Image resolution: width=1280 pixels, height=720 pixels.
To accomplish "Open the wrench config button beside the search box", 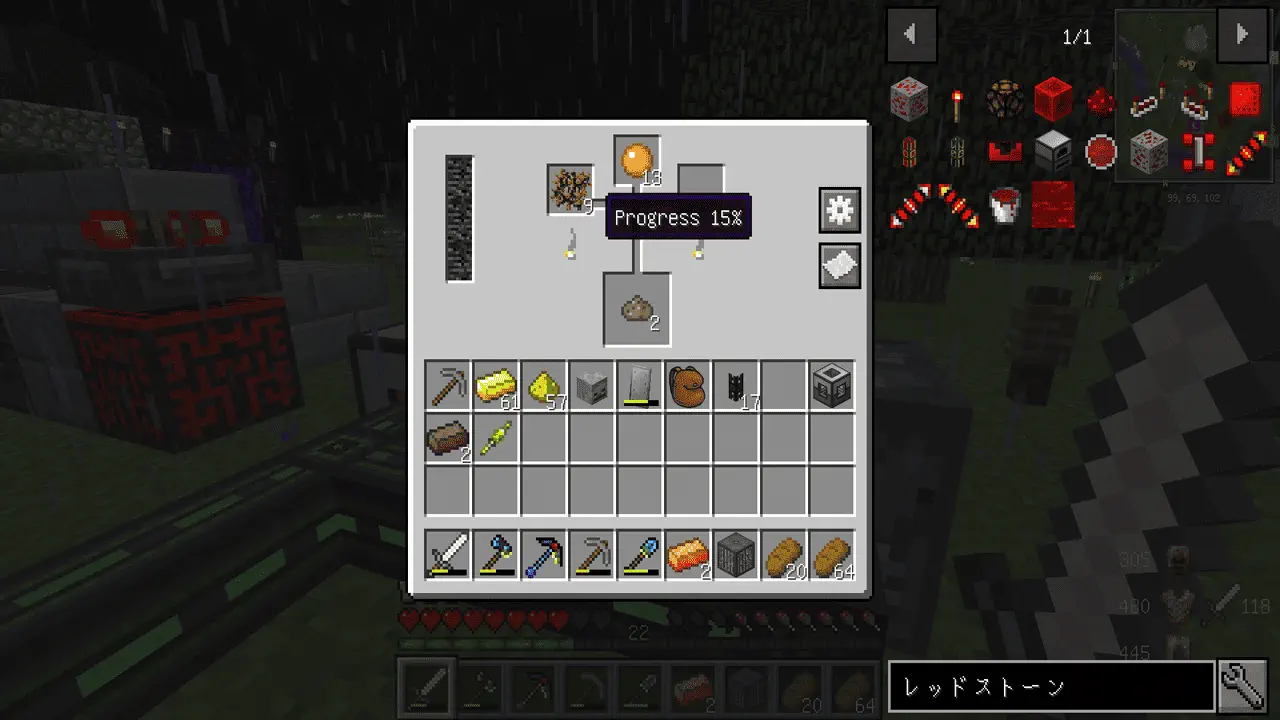I will pyautogui.click(x=1244, y=687).
